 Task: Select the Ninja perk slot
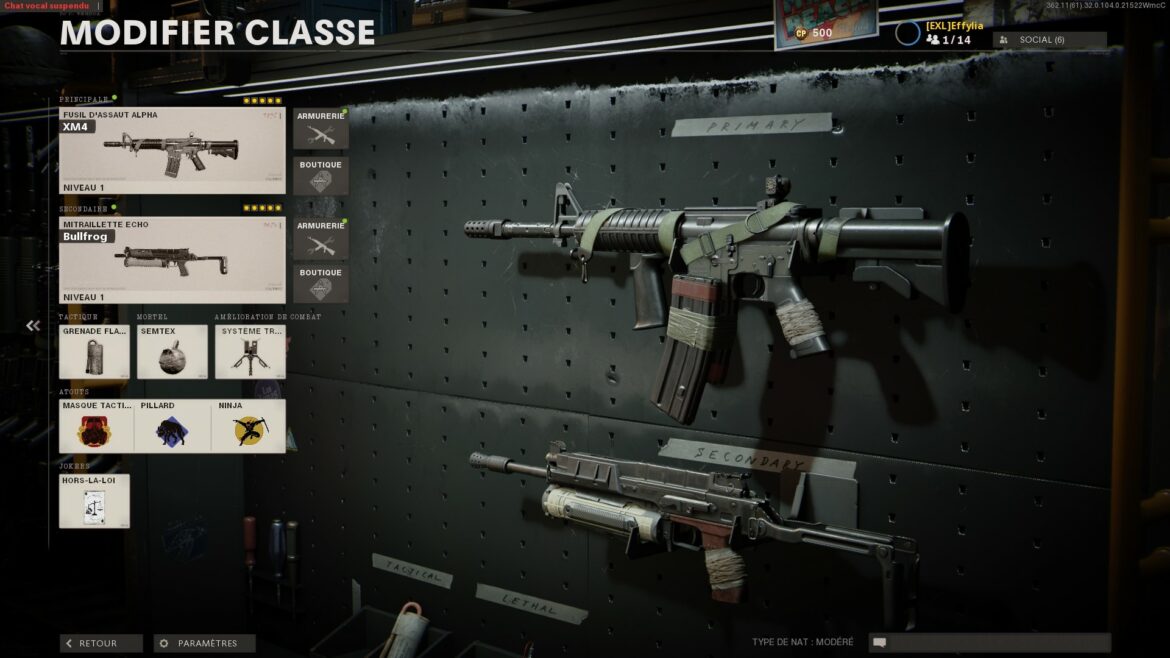(248, 427)
